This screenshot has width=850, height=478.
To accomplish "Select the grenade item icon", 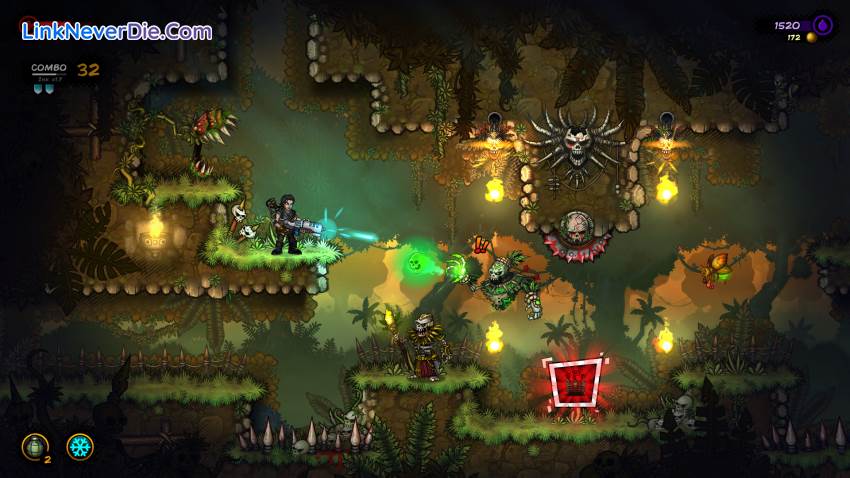I will click(x=34, y=446).
